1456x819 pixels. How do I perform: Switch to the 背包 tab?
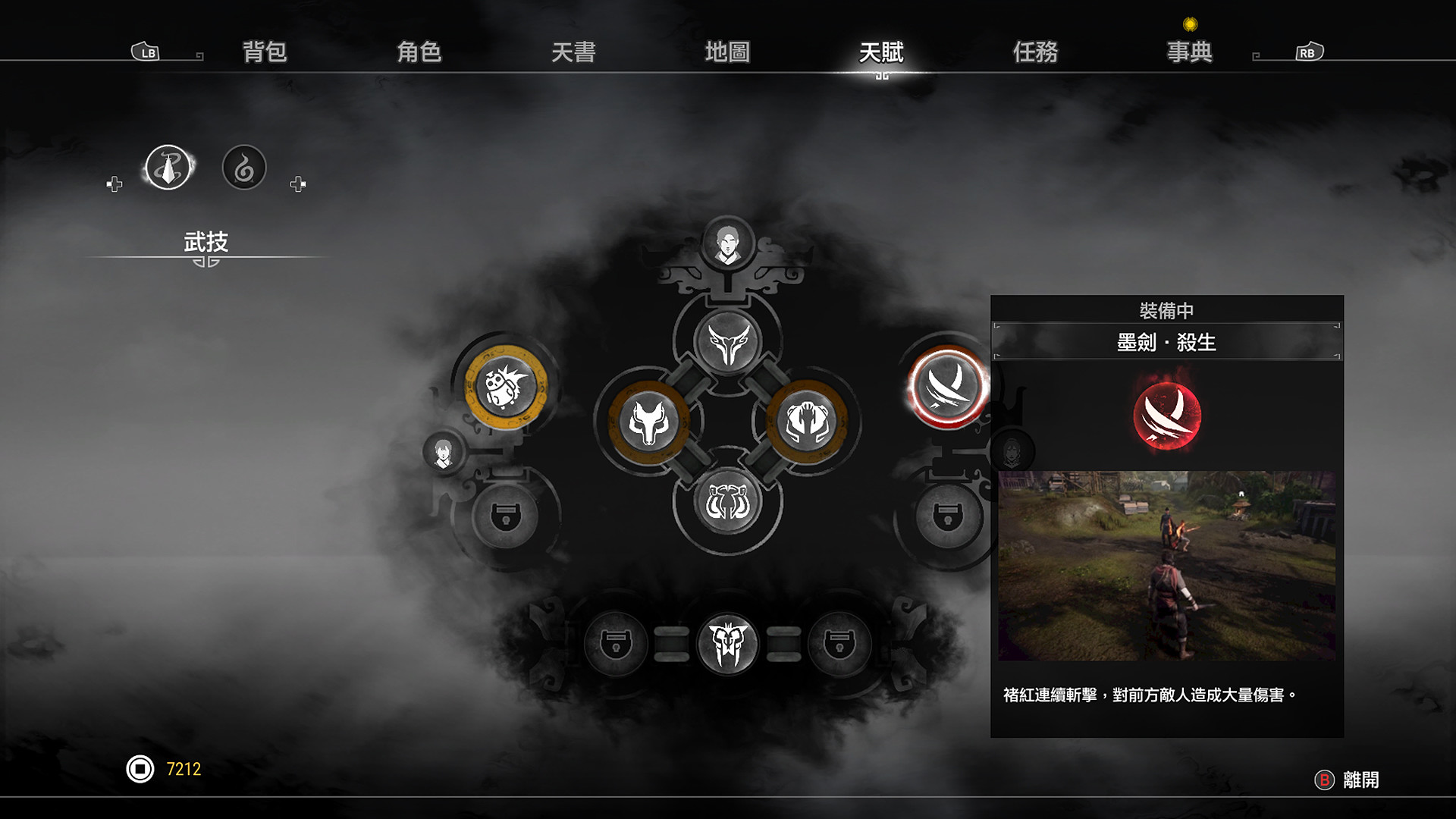click(x=265, y=53)
